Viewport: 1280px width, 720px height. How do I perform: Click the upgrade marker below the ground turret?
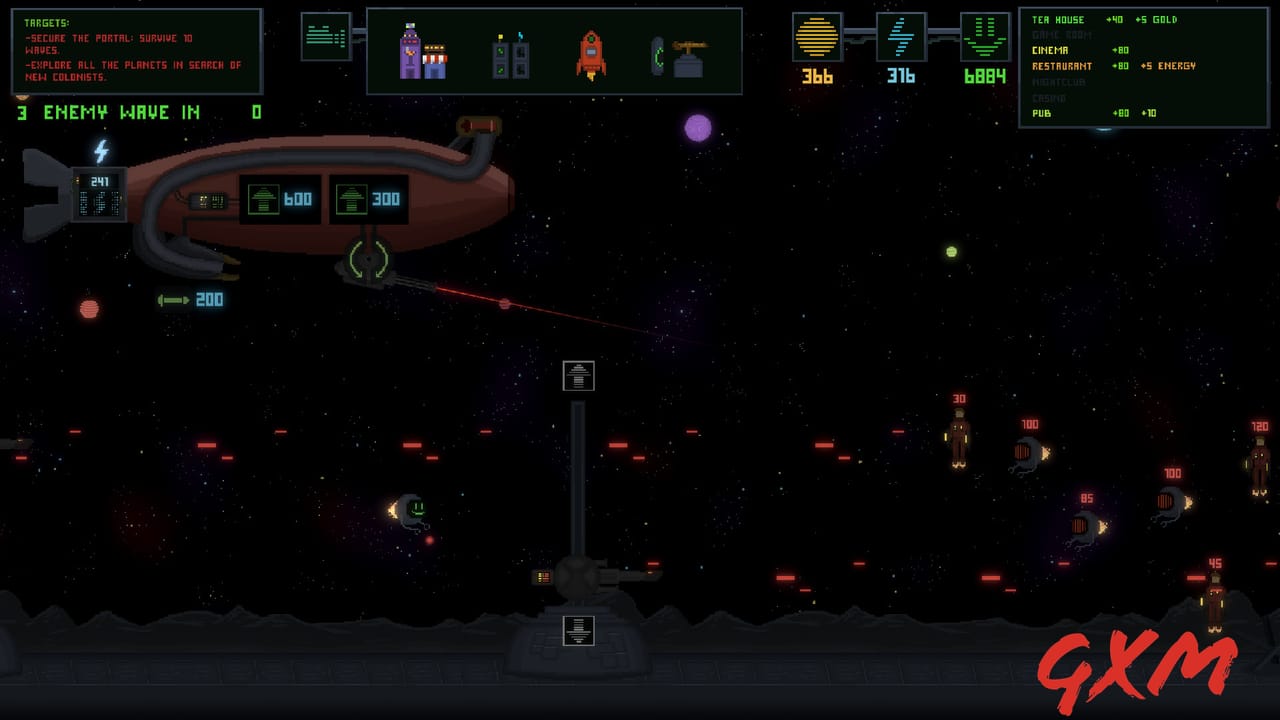pos(577,630)
